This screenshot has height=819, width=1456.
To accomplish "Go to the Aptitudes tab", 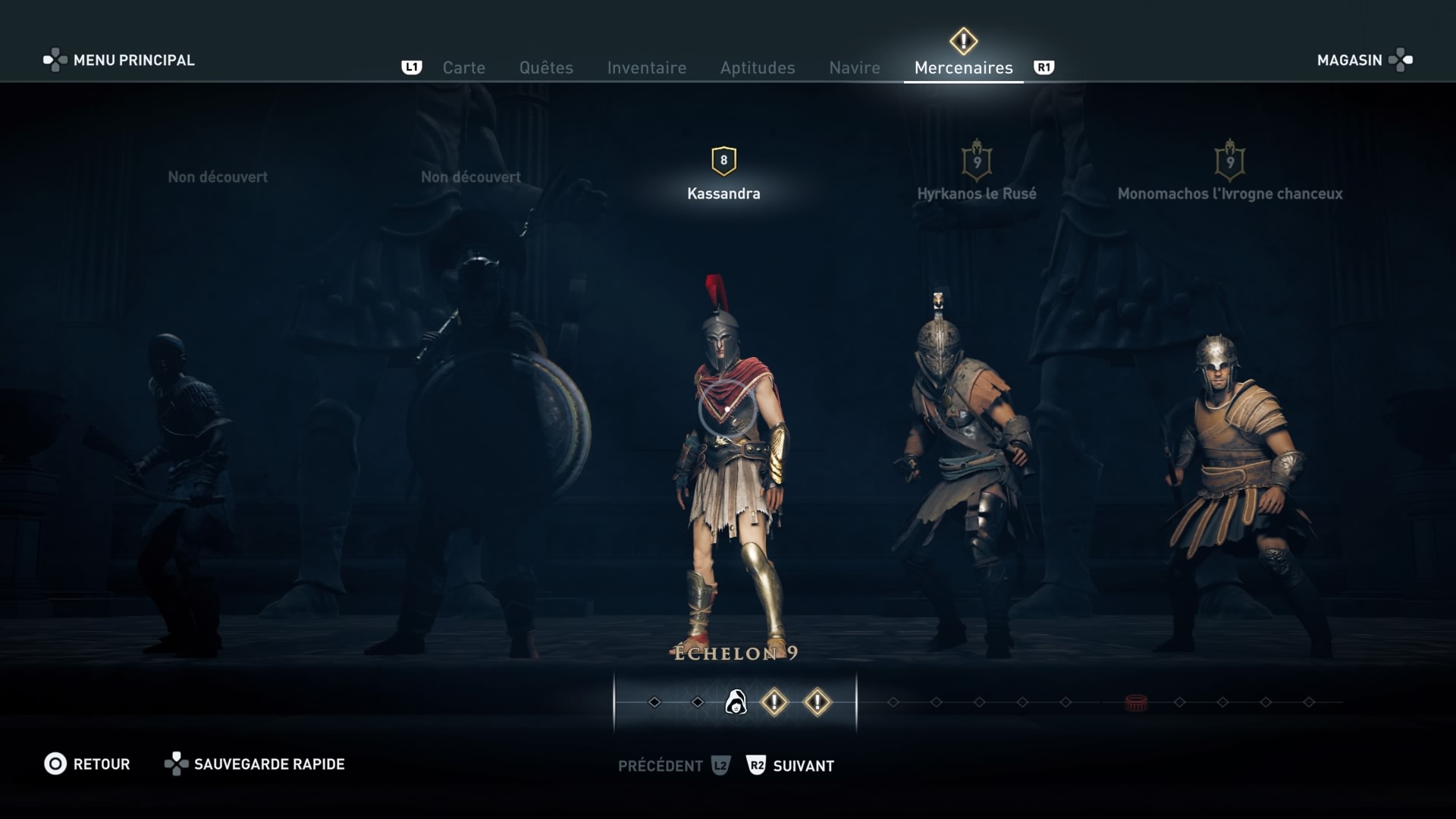I will point(757,67).
